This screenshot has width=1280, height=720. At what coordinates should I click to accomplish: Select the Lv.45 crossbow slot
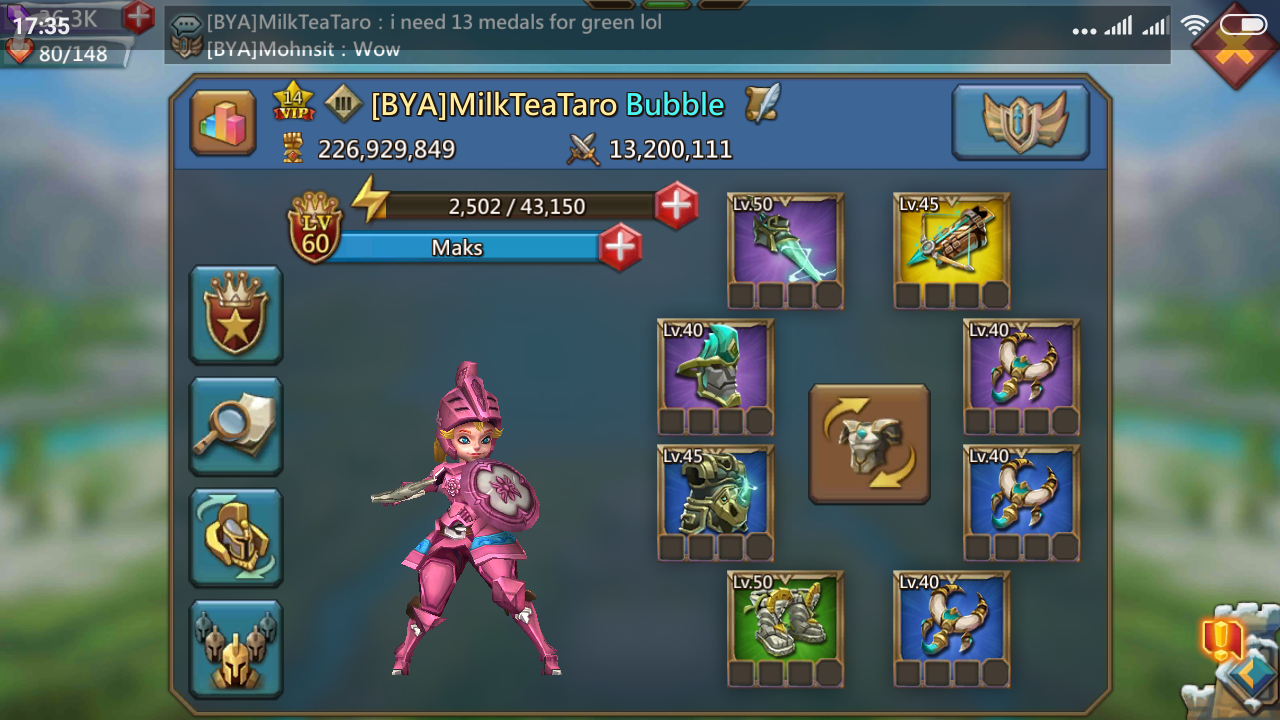pos(949,243)
